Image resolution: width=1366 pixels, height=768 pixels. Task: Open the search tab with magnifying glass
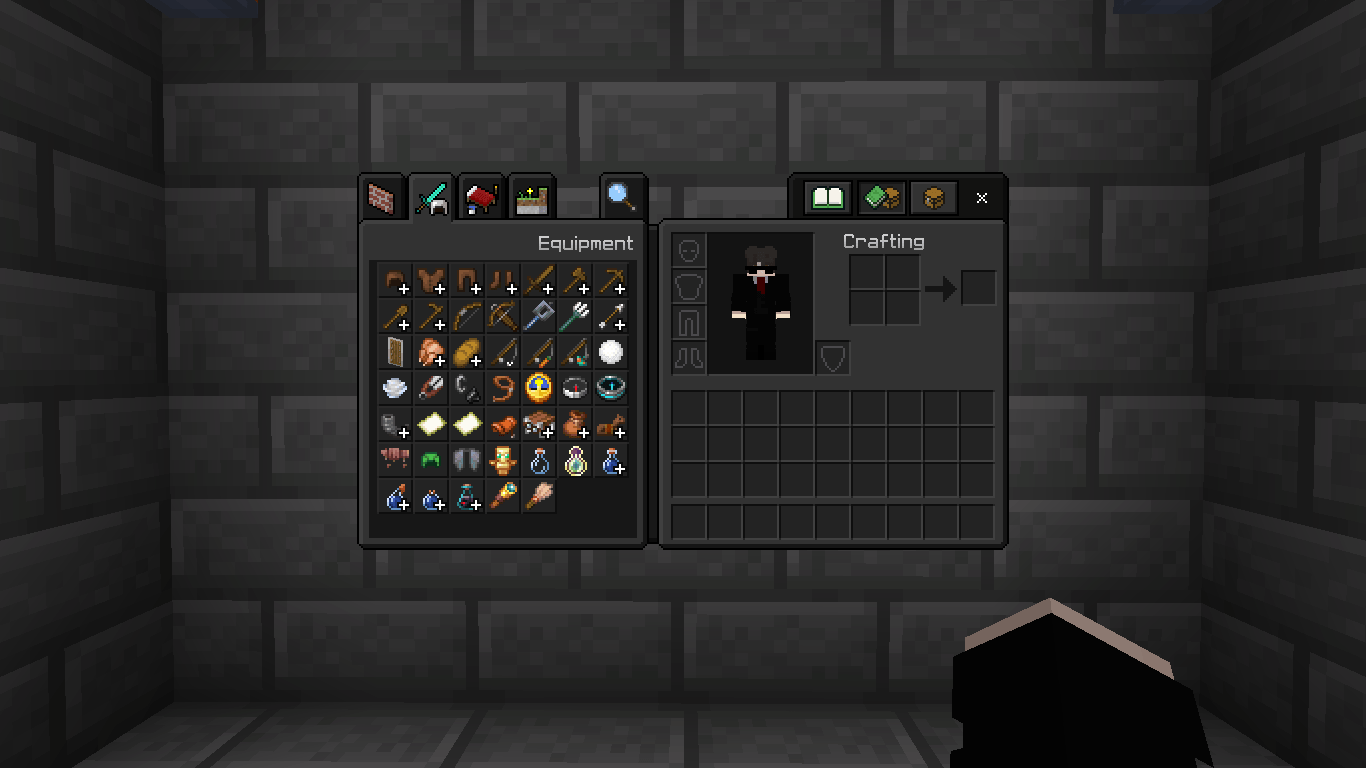pos(622,197)
